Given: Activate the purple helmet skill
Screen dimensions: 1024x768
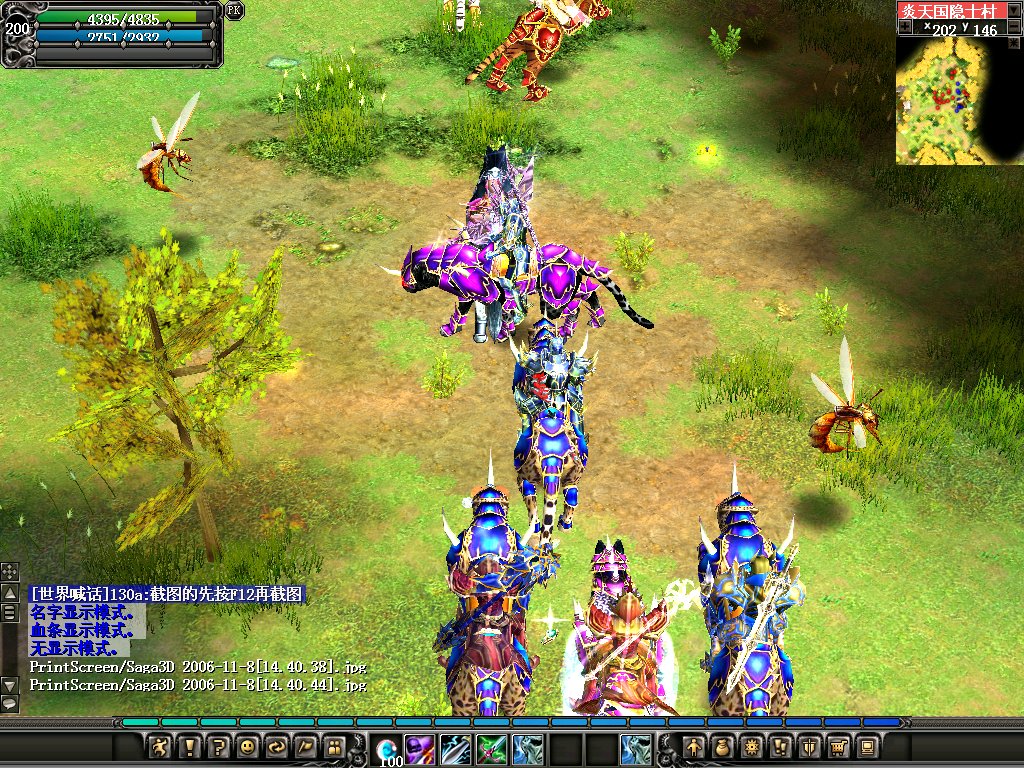Looking at the screenshot, I should pyautogui.click(x=419, y=748).
